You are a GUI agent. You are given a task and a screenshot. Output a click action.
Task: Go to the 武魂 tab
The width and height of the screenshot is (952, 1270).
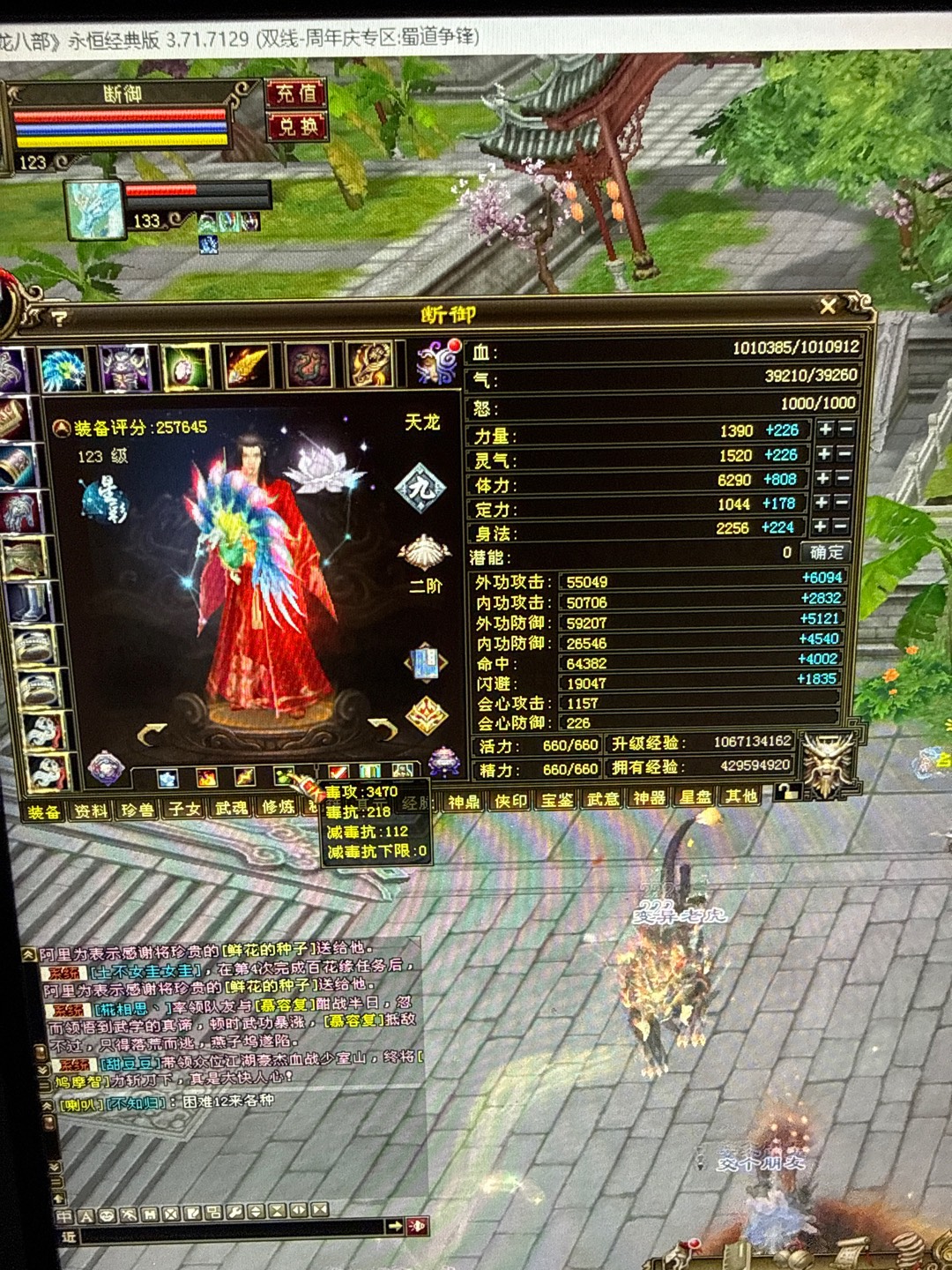pos(231,807)
